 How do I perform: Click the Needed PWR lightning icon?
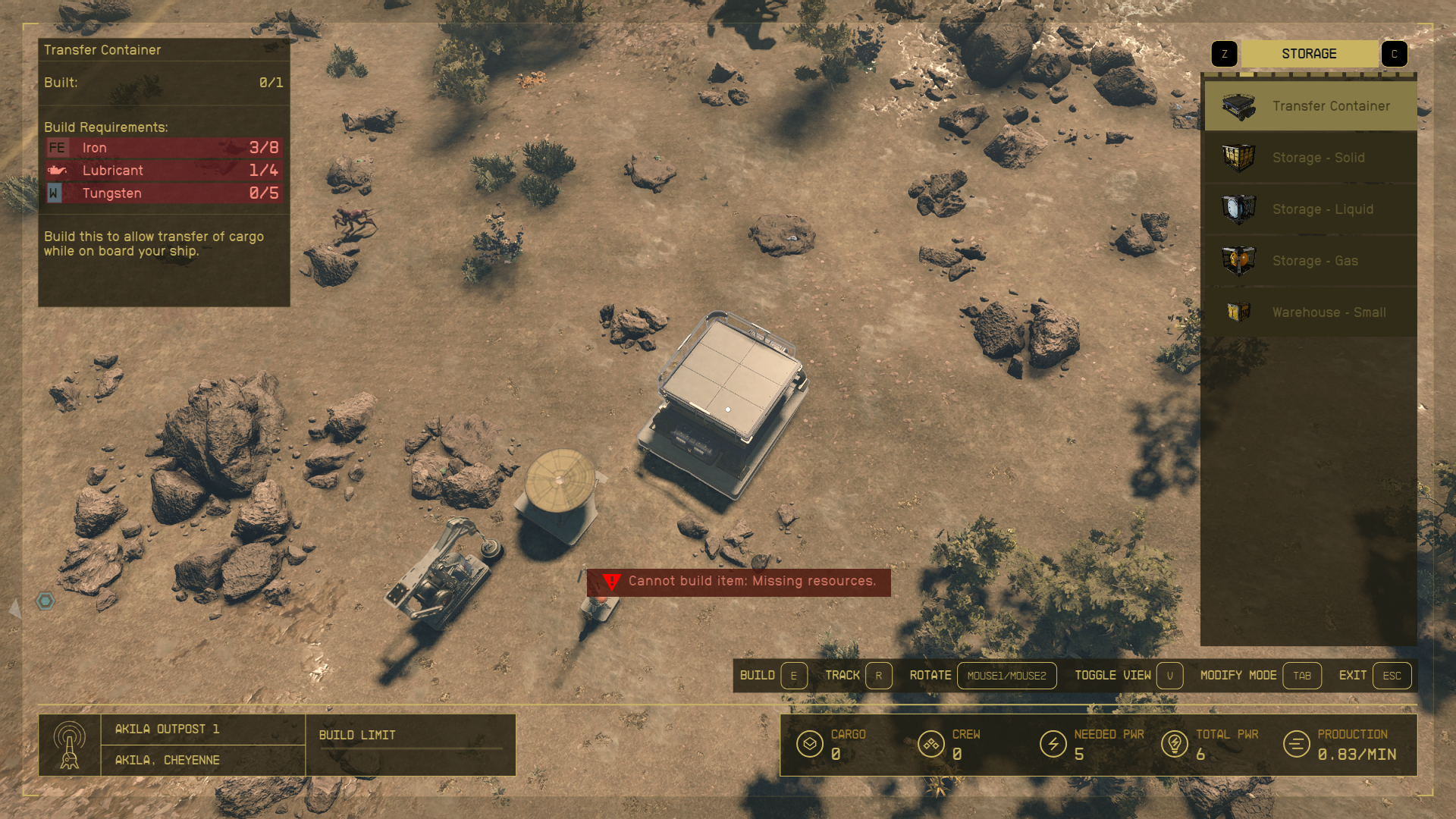click(1053, 744)
